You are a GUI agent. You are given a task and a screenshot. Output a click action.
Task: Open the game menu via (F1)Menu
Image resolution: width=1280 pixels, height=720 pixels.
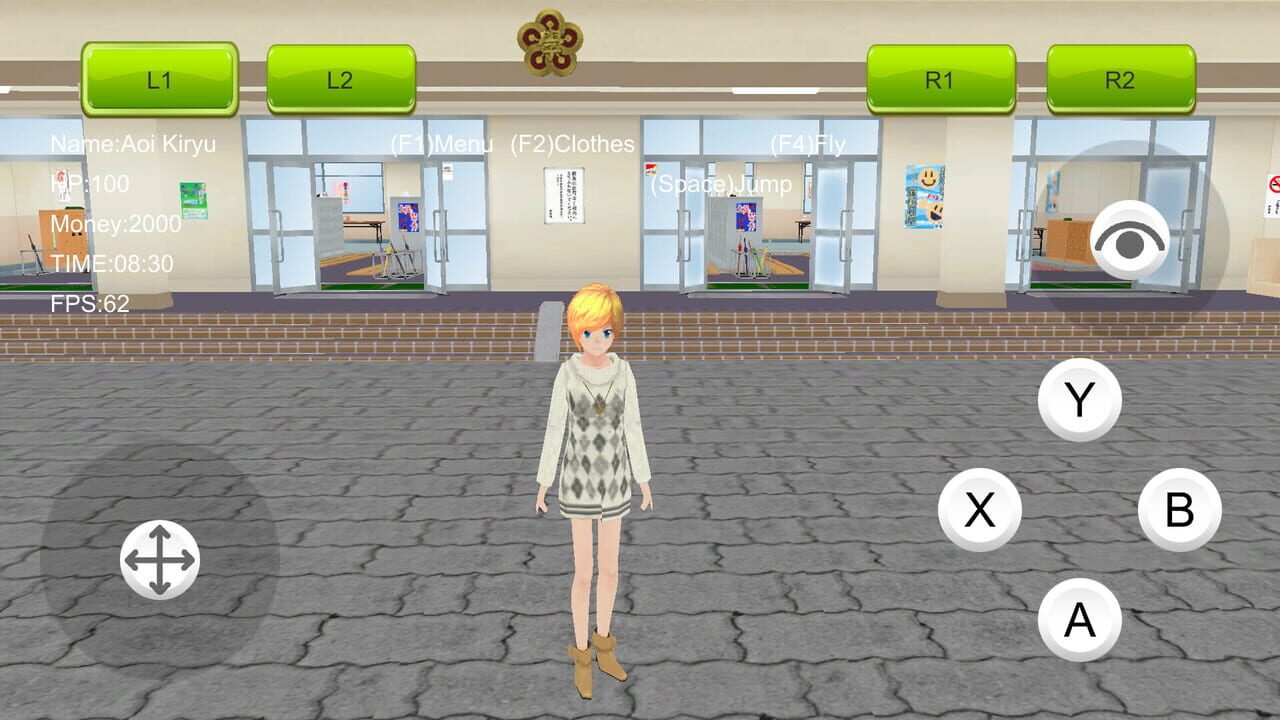point(441,144)
